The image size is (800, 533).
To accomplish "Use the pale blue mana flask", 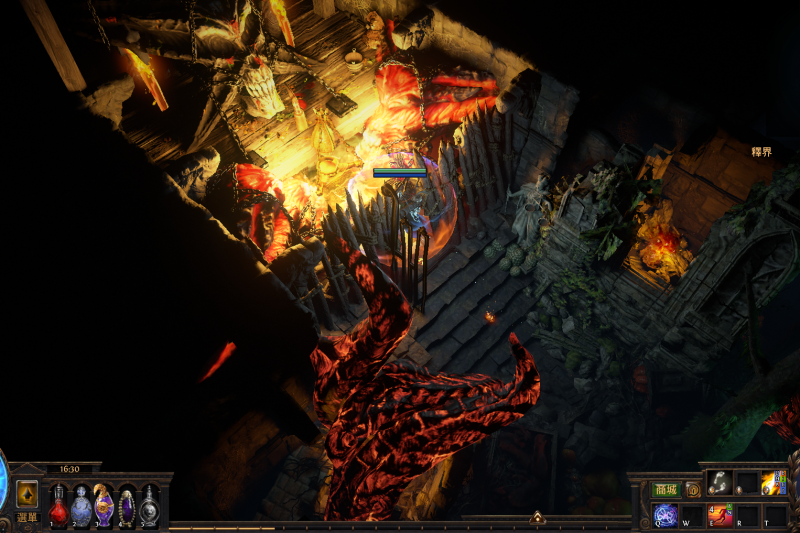I will 81,507.
